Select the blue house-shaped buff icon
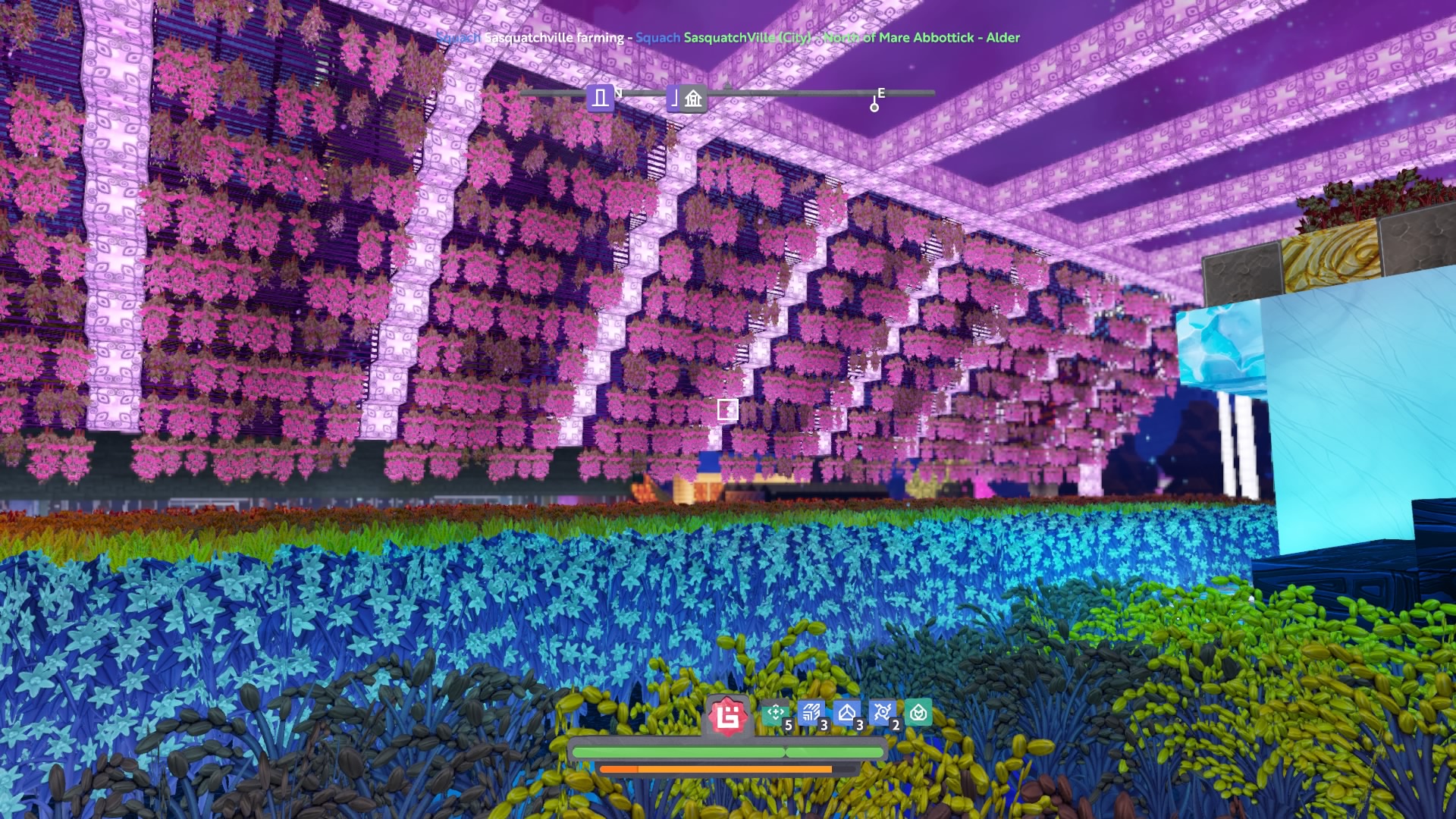 (846, 713)
